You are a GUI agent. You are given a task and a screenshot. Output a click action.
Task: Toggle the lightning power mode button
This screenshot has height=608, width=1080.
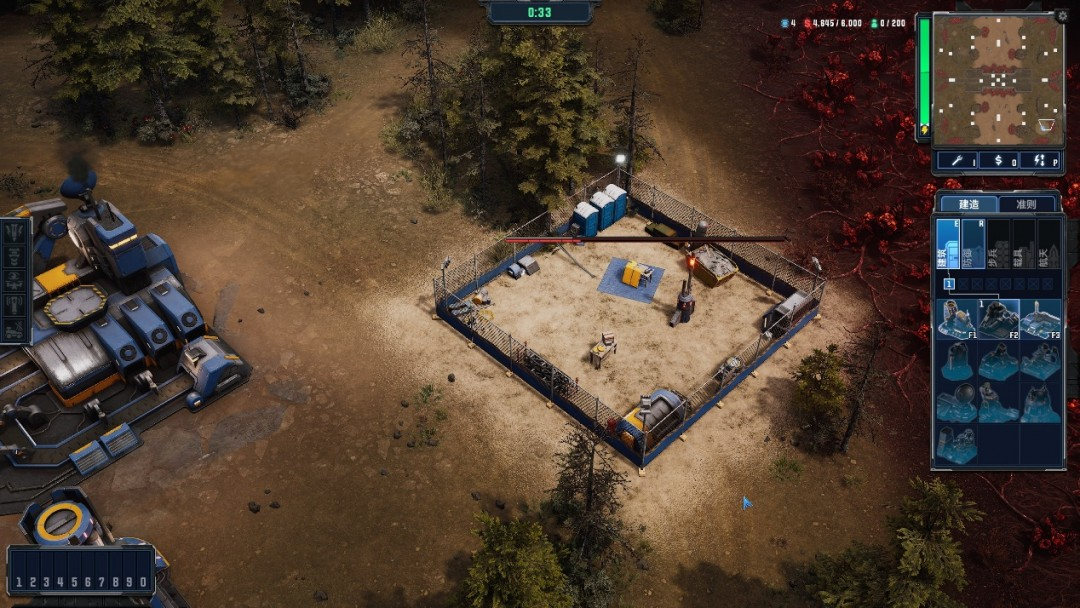point(1039,161)
